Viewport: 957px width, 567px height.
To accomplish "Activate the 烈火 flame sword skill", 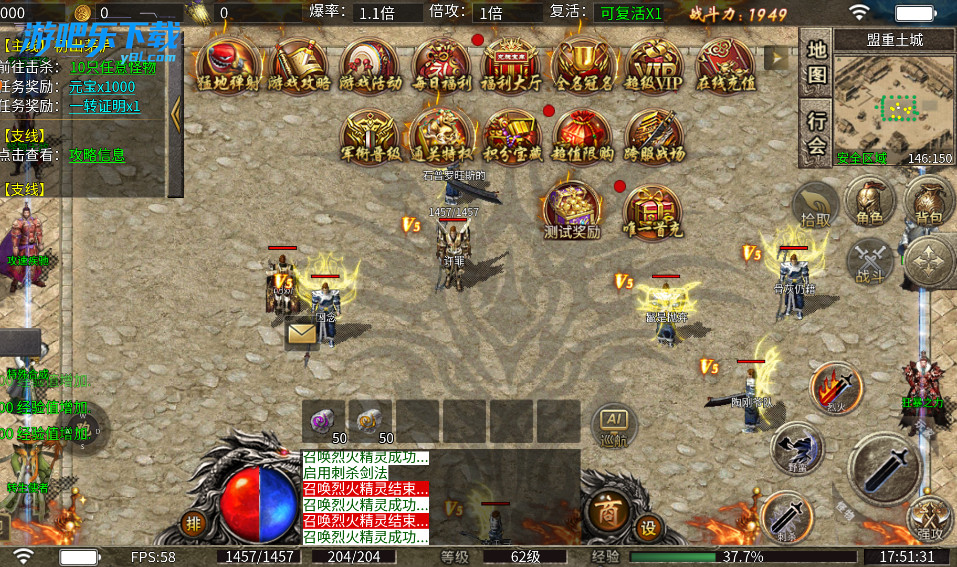I will point(836,386).
